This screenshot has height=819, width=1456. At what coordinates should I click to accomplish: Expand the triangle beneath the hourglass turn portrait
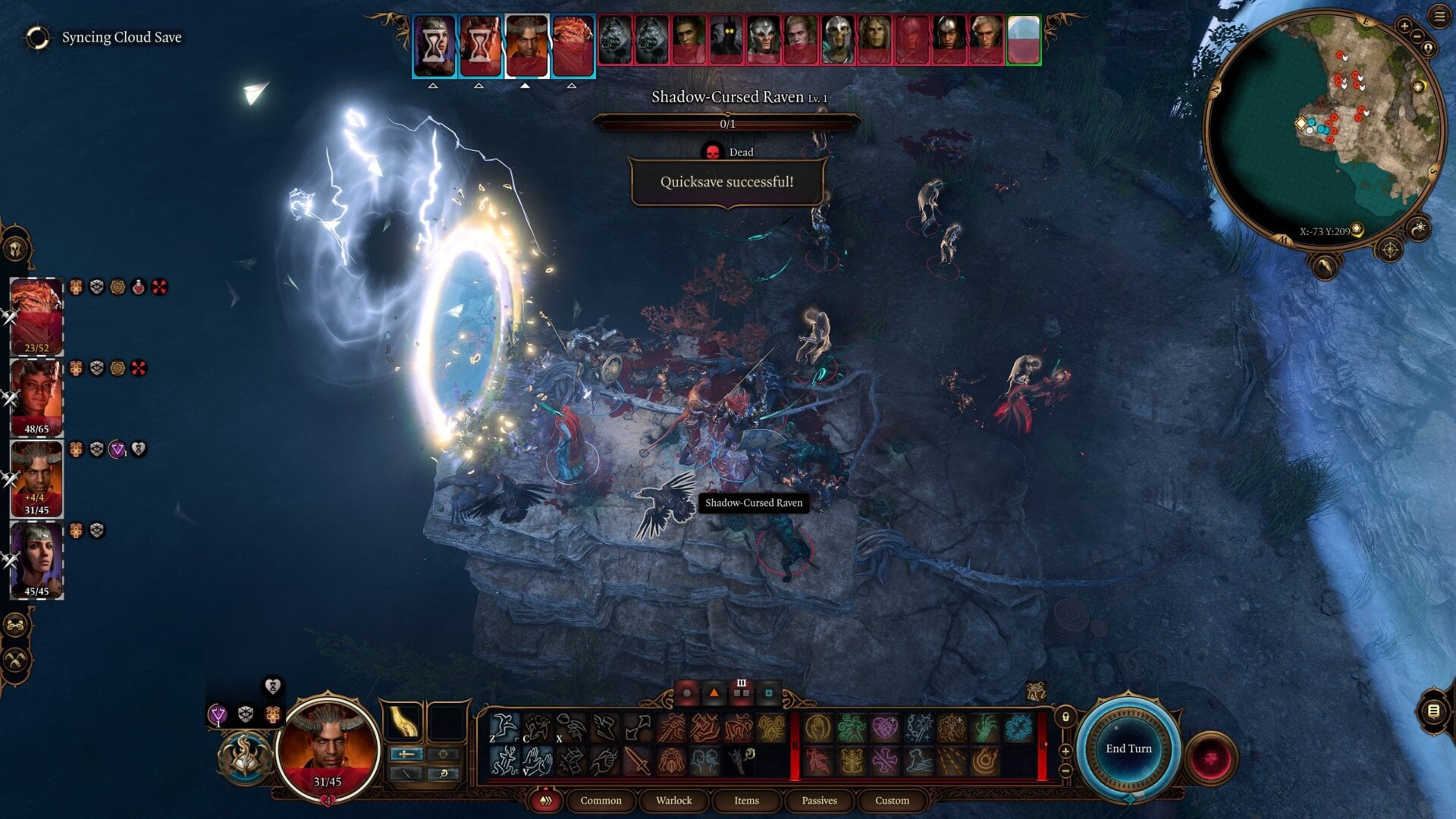pos(479,86)
